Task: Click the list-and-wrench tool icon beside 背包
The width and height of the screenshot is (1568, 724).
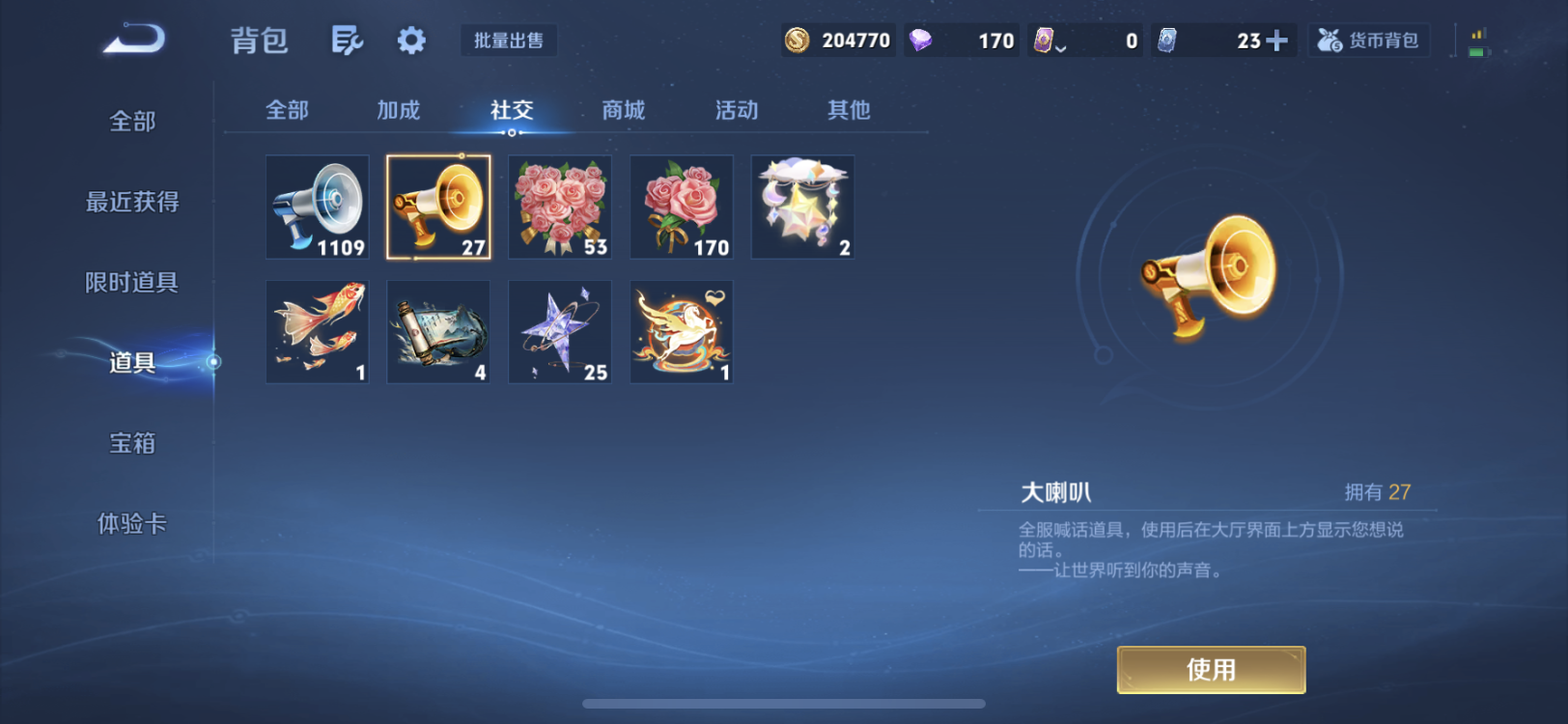Action: coord(347,40)
